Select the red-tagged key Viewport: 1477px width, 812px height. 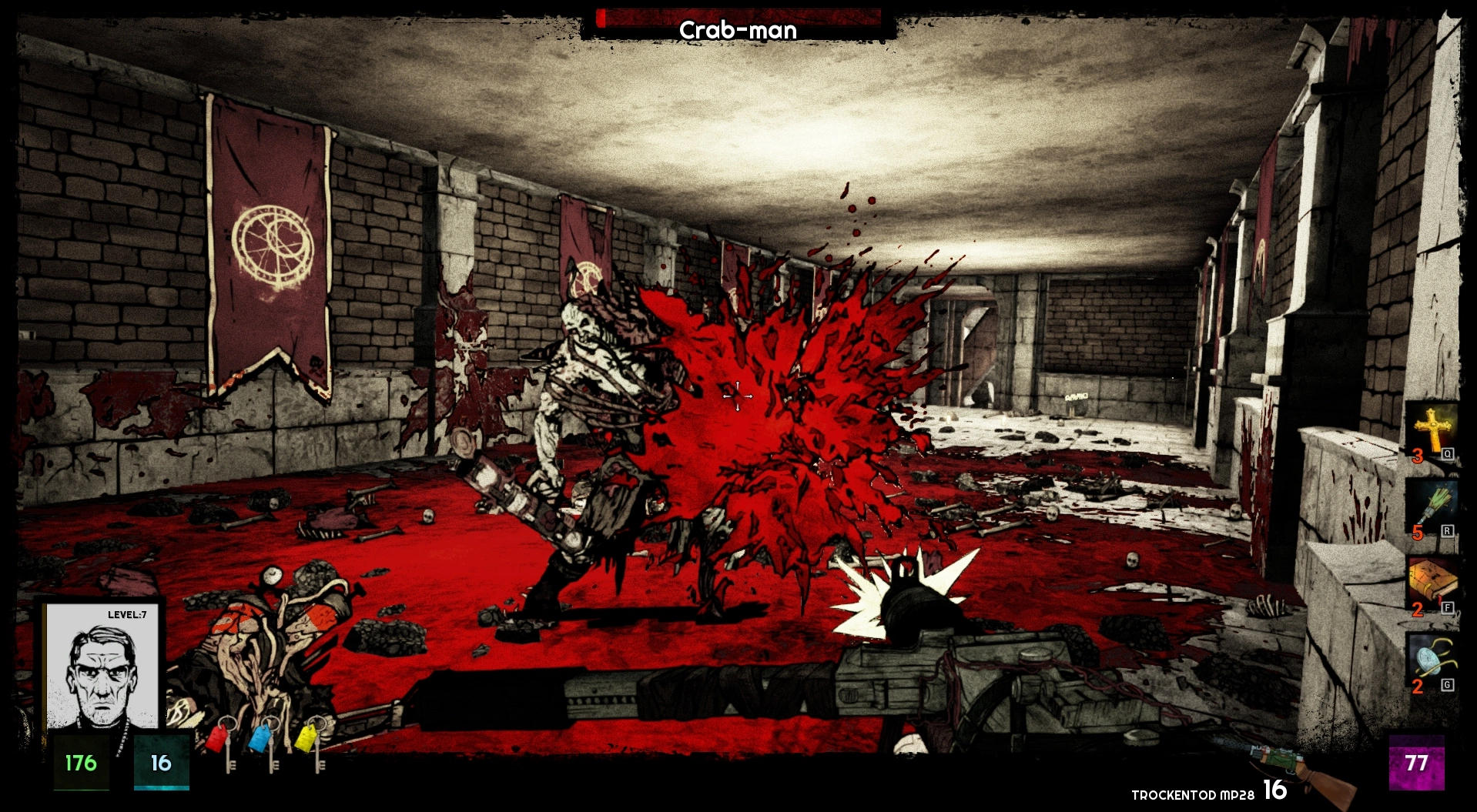(223, 742)
